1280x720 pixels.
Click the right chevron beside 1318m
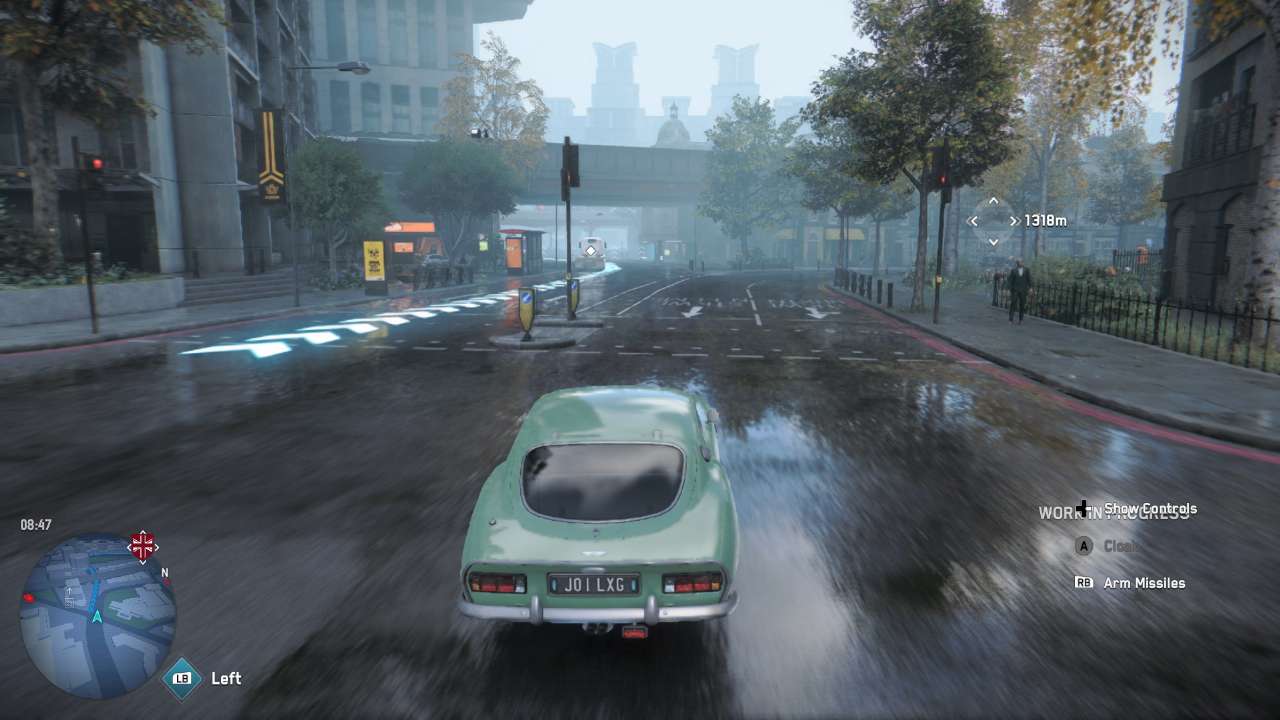[1015, 220]
